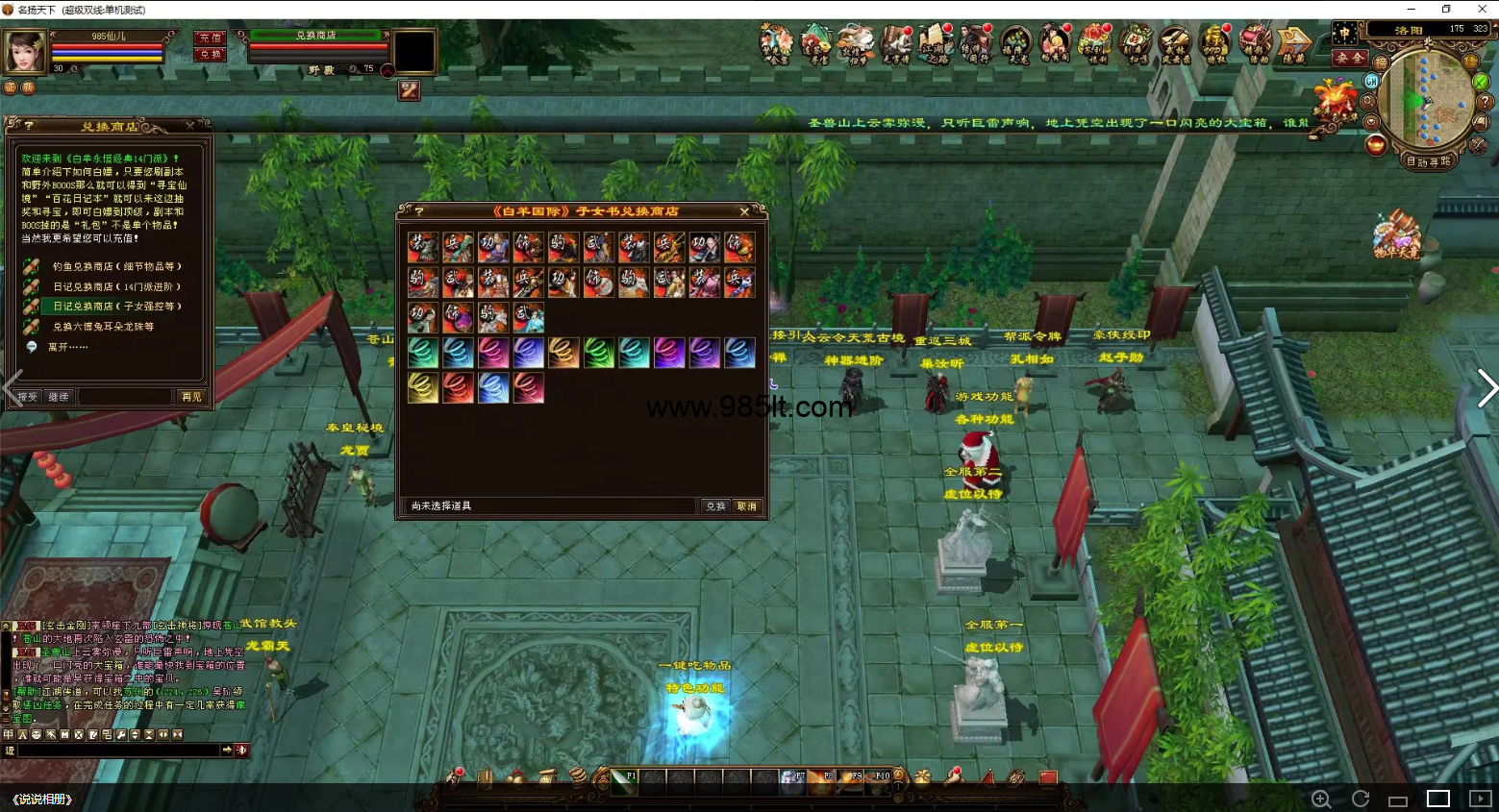Image resolution: width=1499 pixels, height=812 pixels.
Task: Open the 福腾天龙 event icon
Action: [x=1014, y=44]
